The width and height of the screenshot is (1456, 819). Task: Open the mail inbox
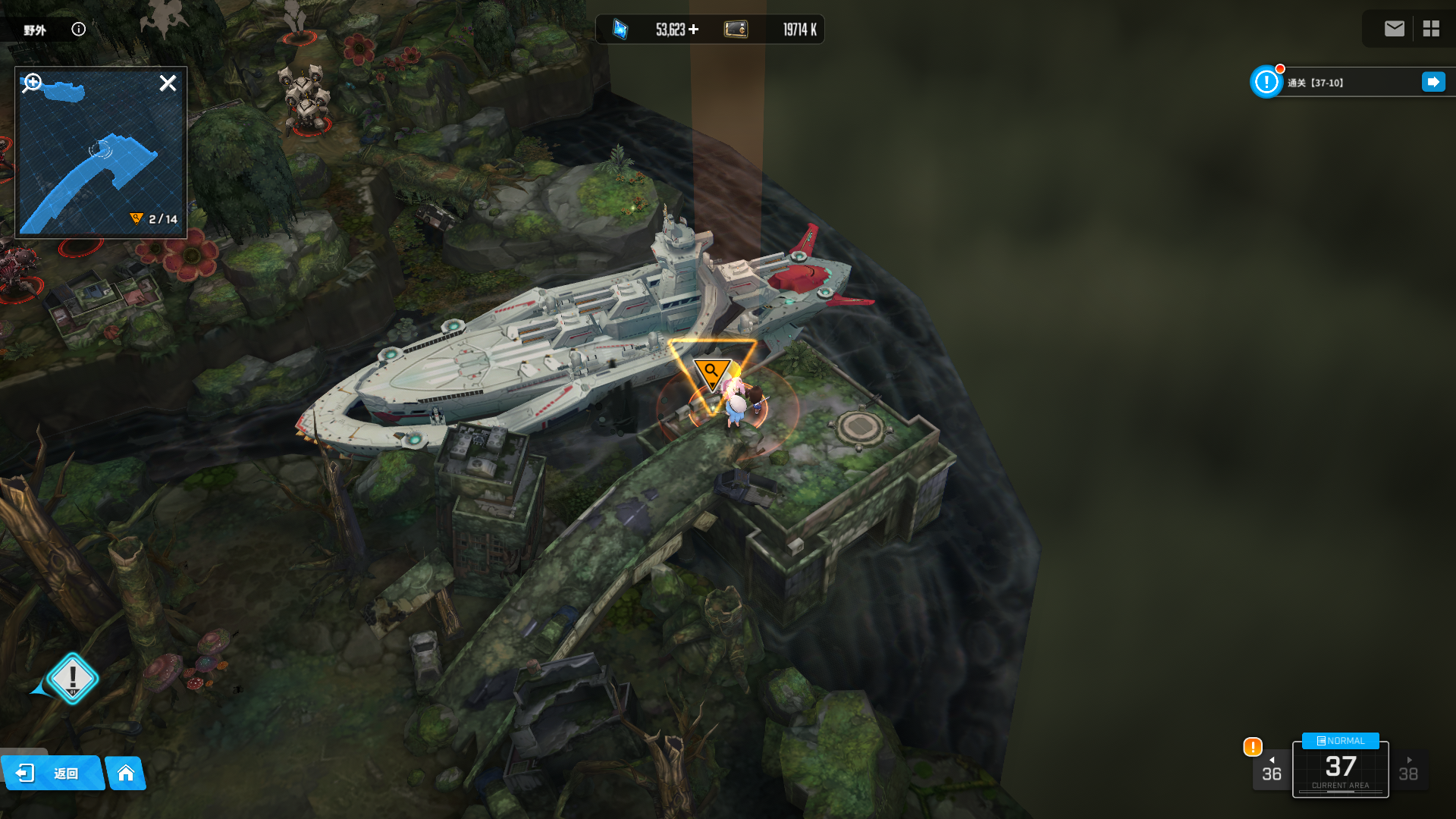point(1394,29)
